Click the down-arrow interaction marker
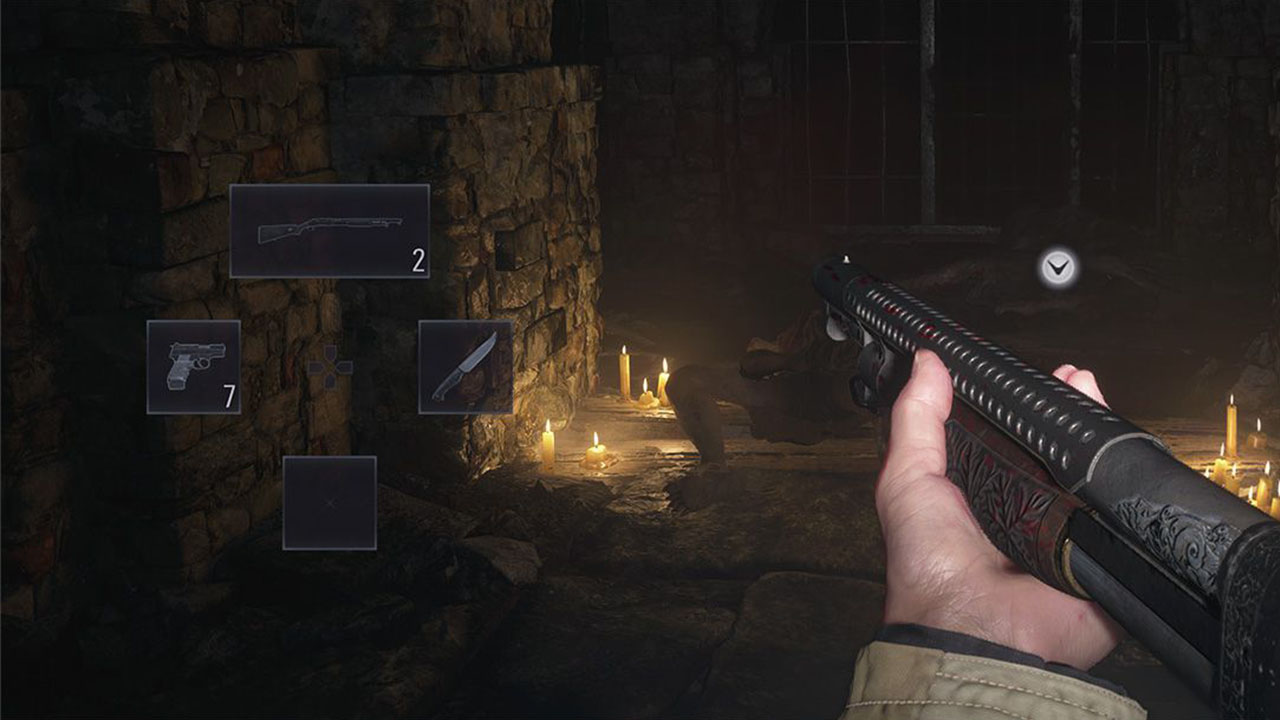1280x720 pixels. (1057, 267)
